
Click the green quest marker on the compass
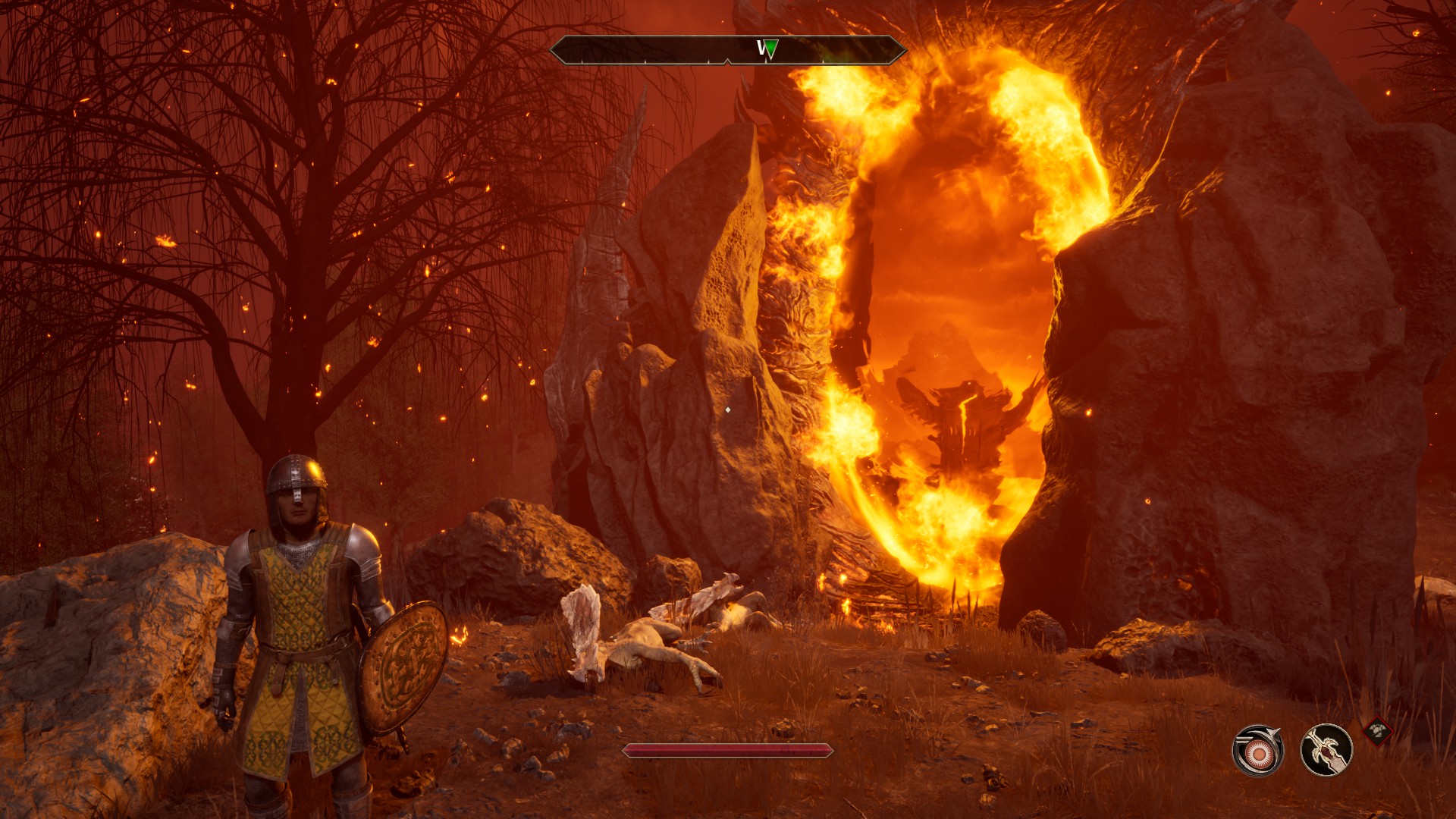pos(770,50)
